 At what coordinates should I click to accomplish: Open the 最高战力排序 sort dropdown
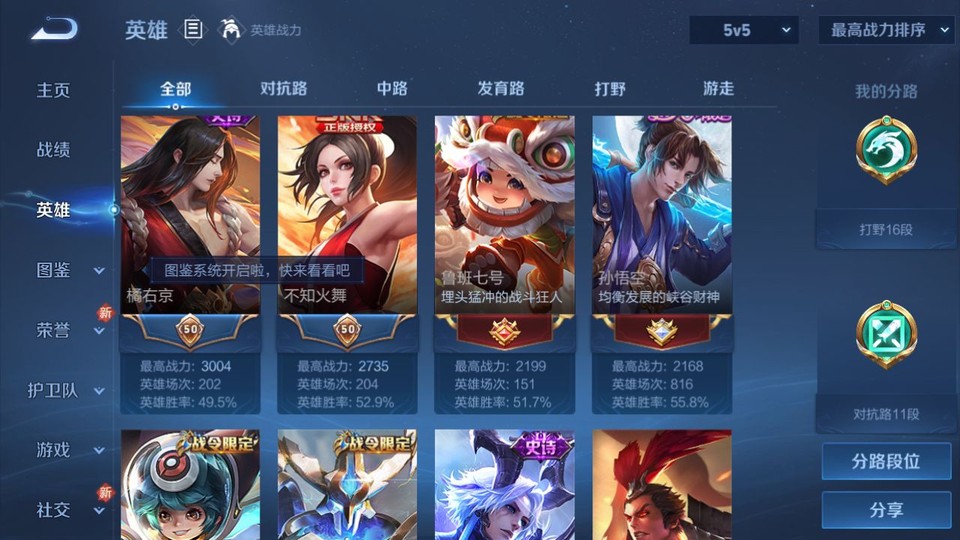pyautogui.click(x=886, y=30)
